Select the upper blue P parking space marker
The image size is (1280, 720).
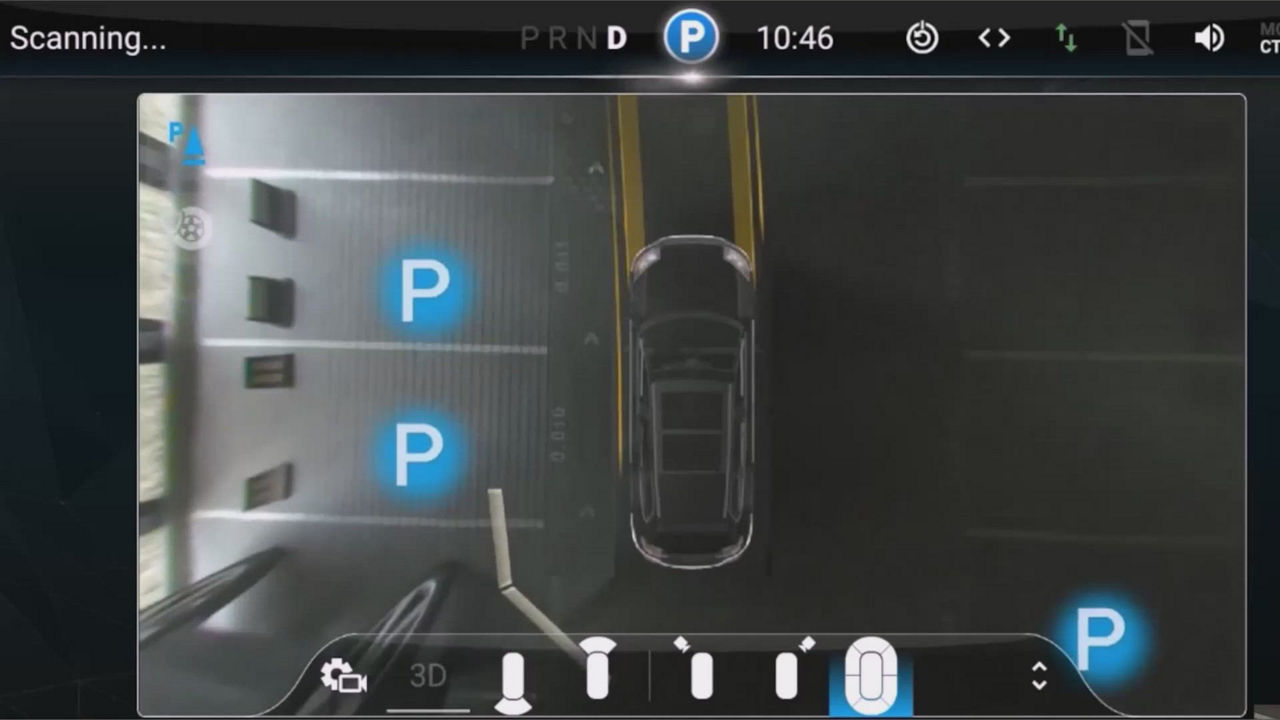424,289
